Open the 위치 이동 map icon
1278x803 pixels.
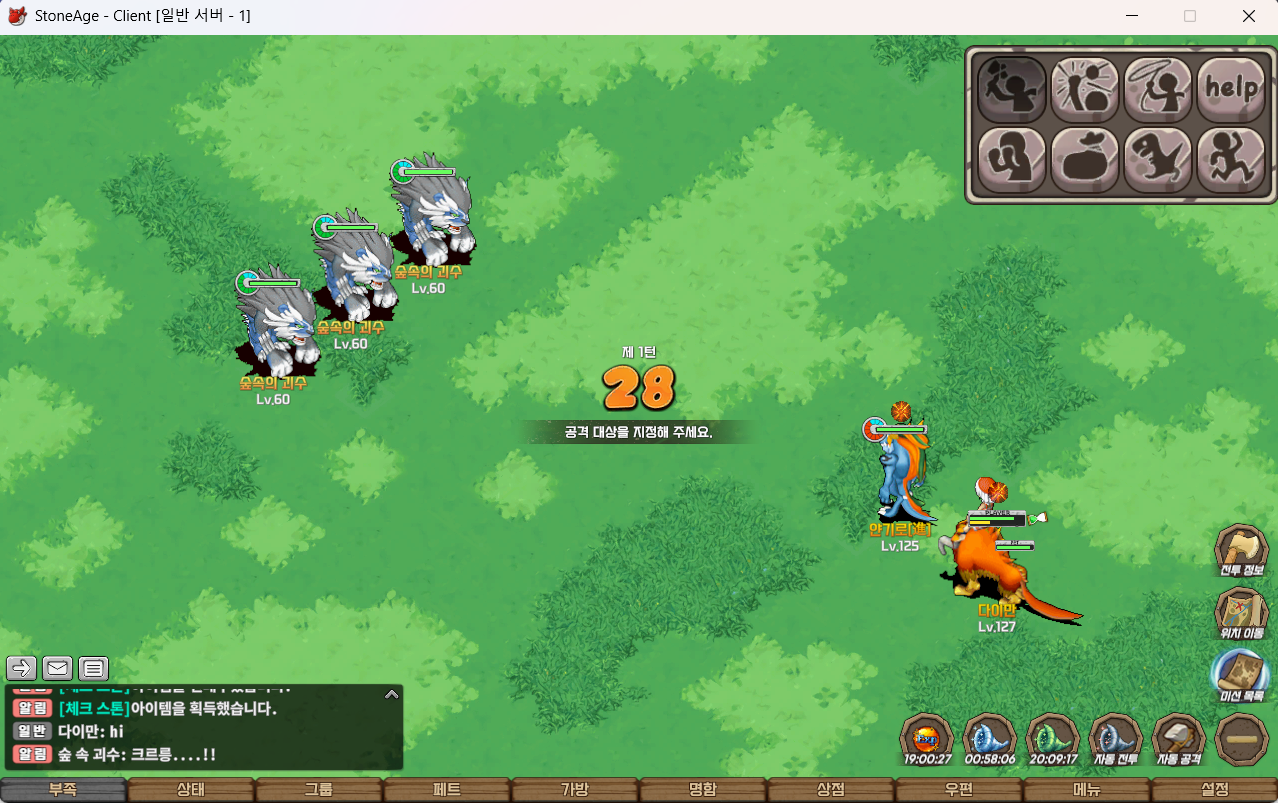point(1241,613)
